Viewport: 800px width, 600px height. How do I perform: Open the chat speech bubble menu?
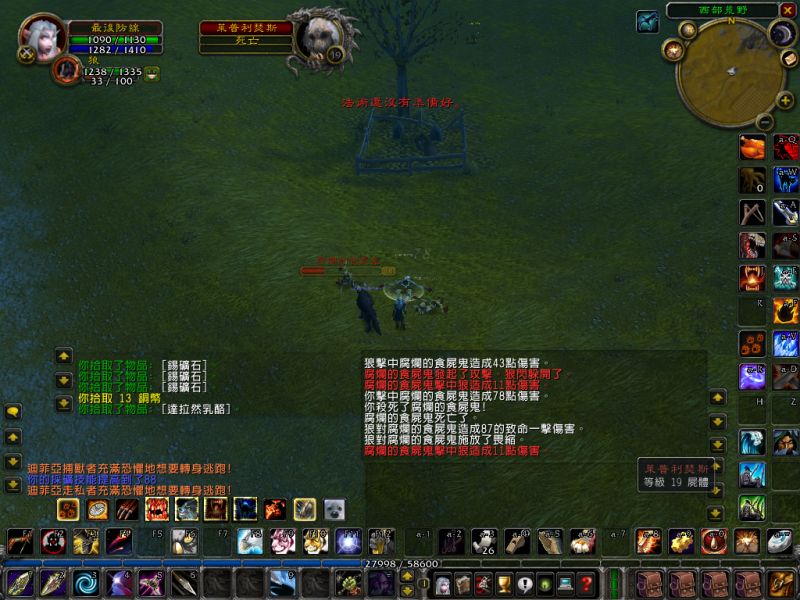point(13,411)
